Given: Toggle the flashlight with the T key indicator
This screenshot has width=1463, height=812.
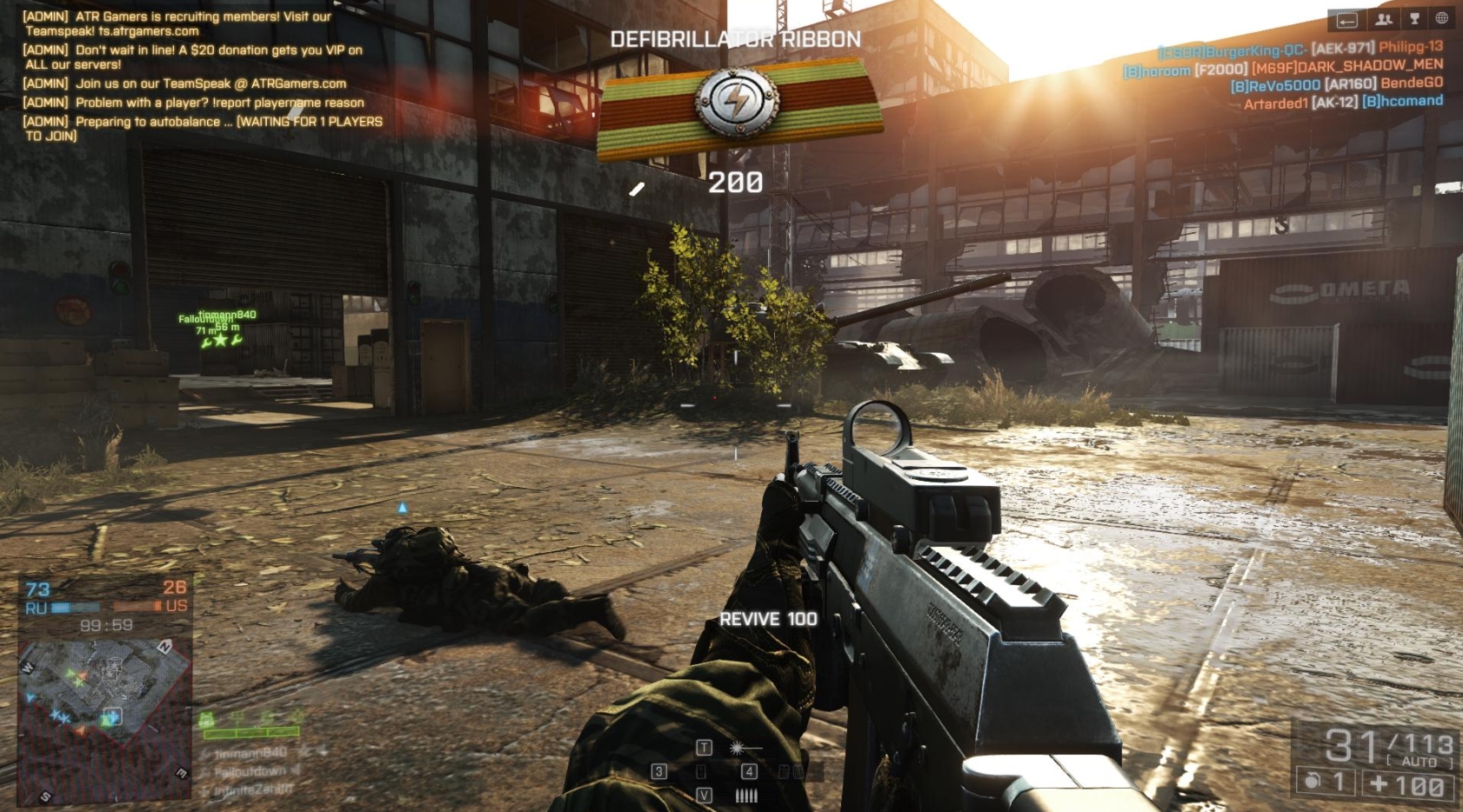Looking at the screenshot, I should click(x=705, y=749).
